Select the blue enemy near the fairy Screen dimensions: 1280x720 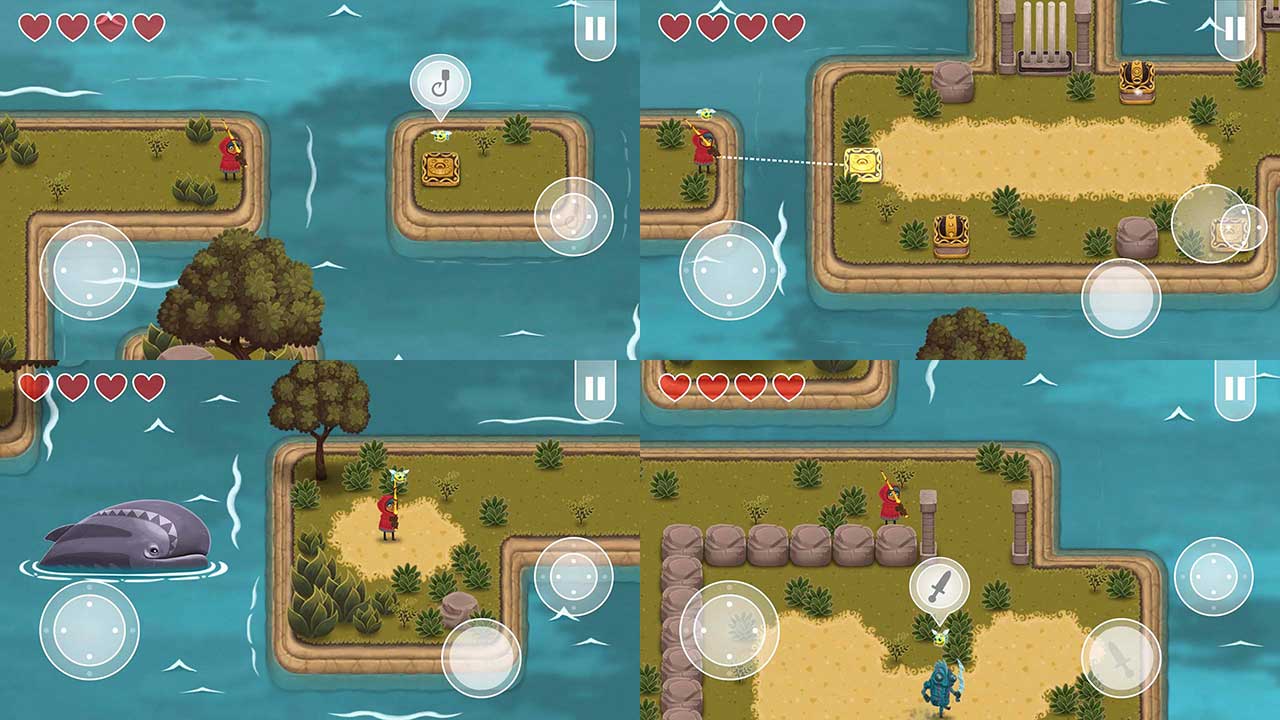tap(945, 690)
